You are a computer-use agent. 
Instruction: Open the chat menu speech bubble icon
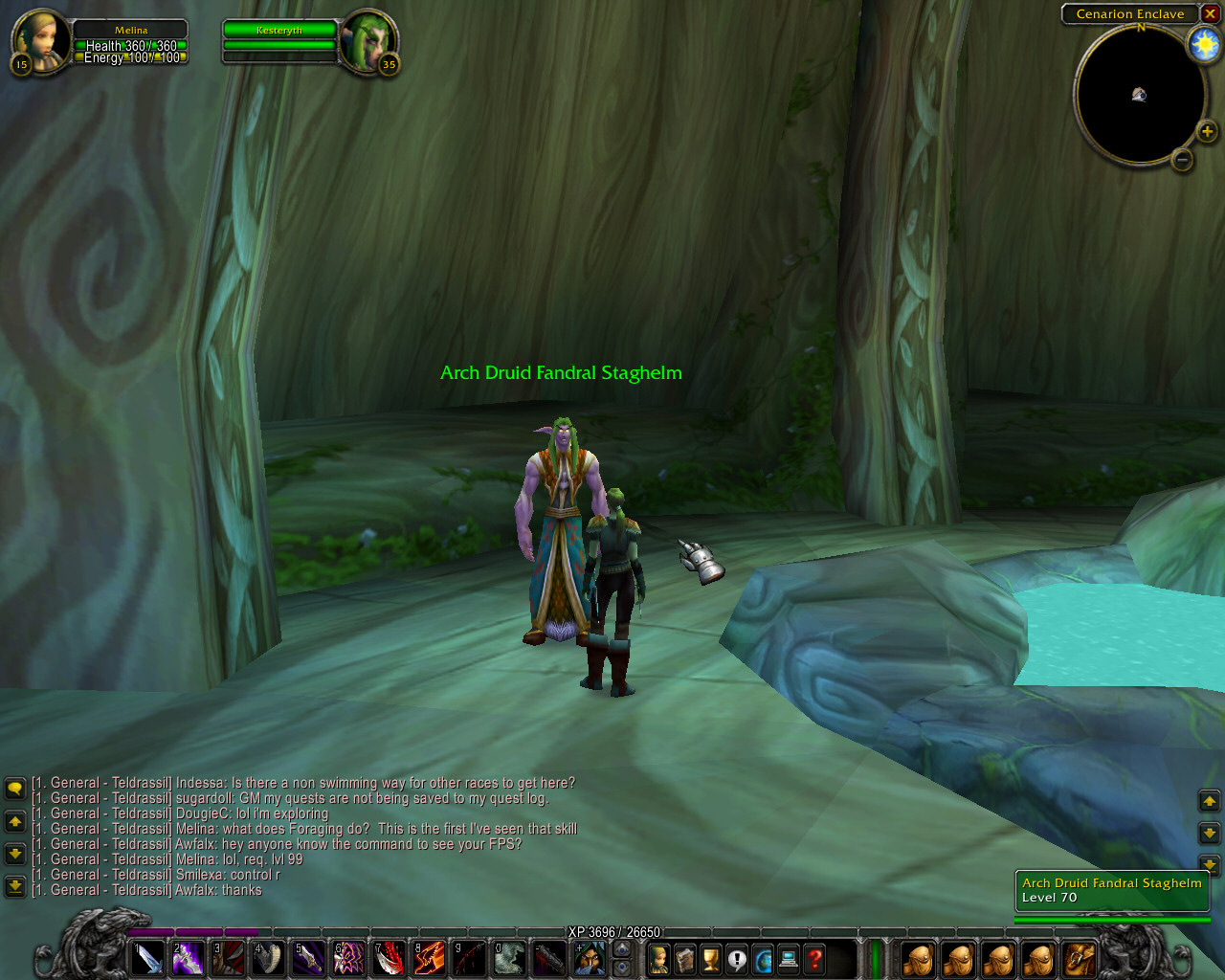pyautogui.click(x=13, y=787)
